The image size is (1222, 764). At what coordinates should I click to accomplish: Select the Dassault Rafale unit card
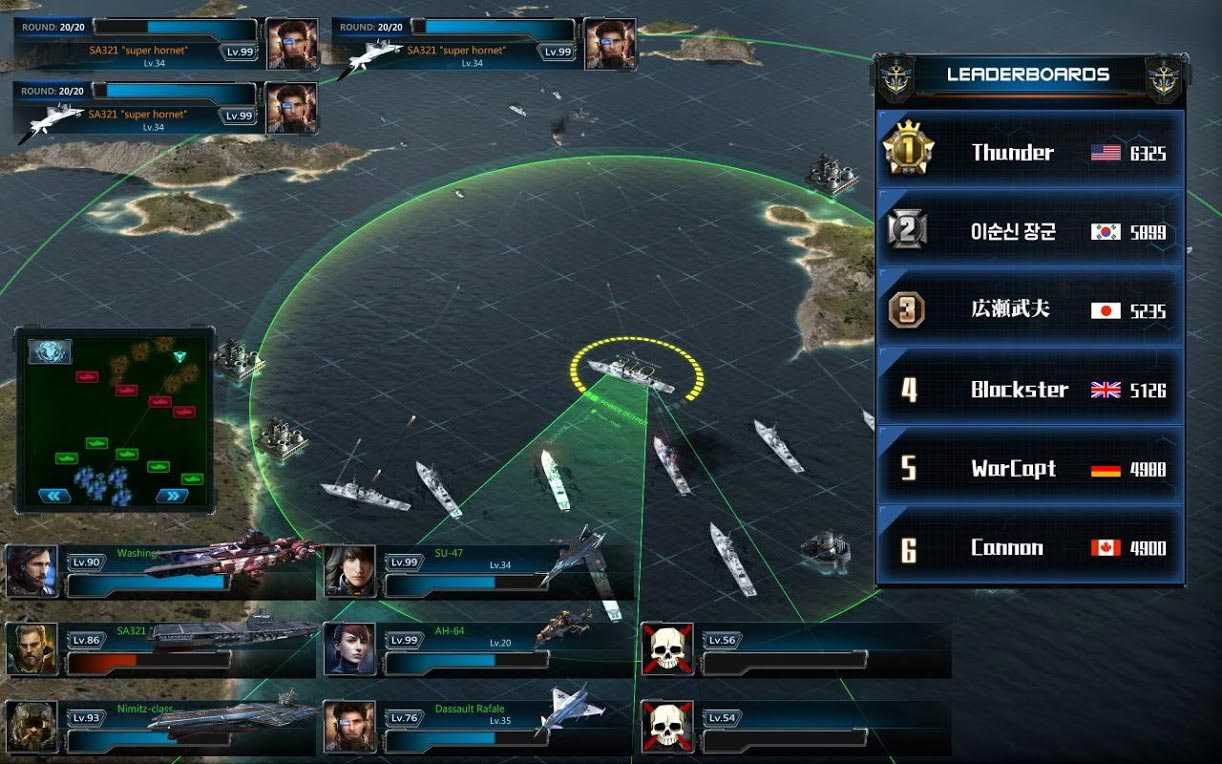point(480,727)
